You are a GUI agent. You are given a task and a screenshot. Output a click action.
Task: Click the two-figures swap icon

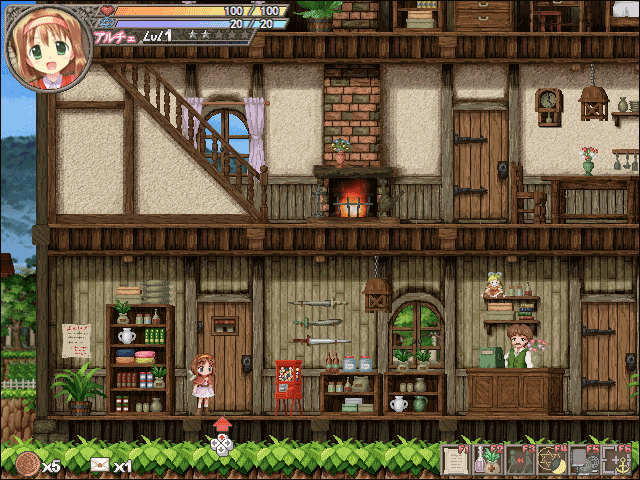(520, 461)
